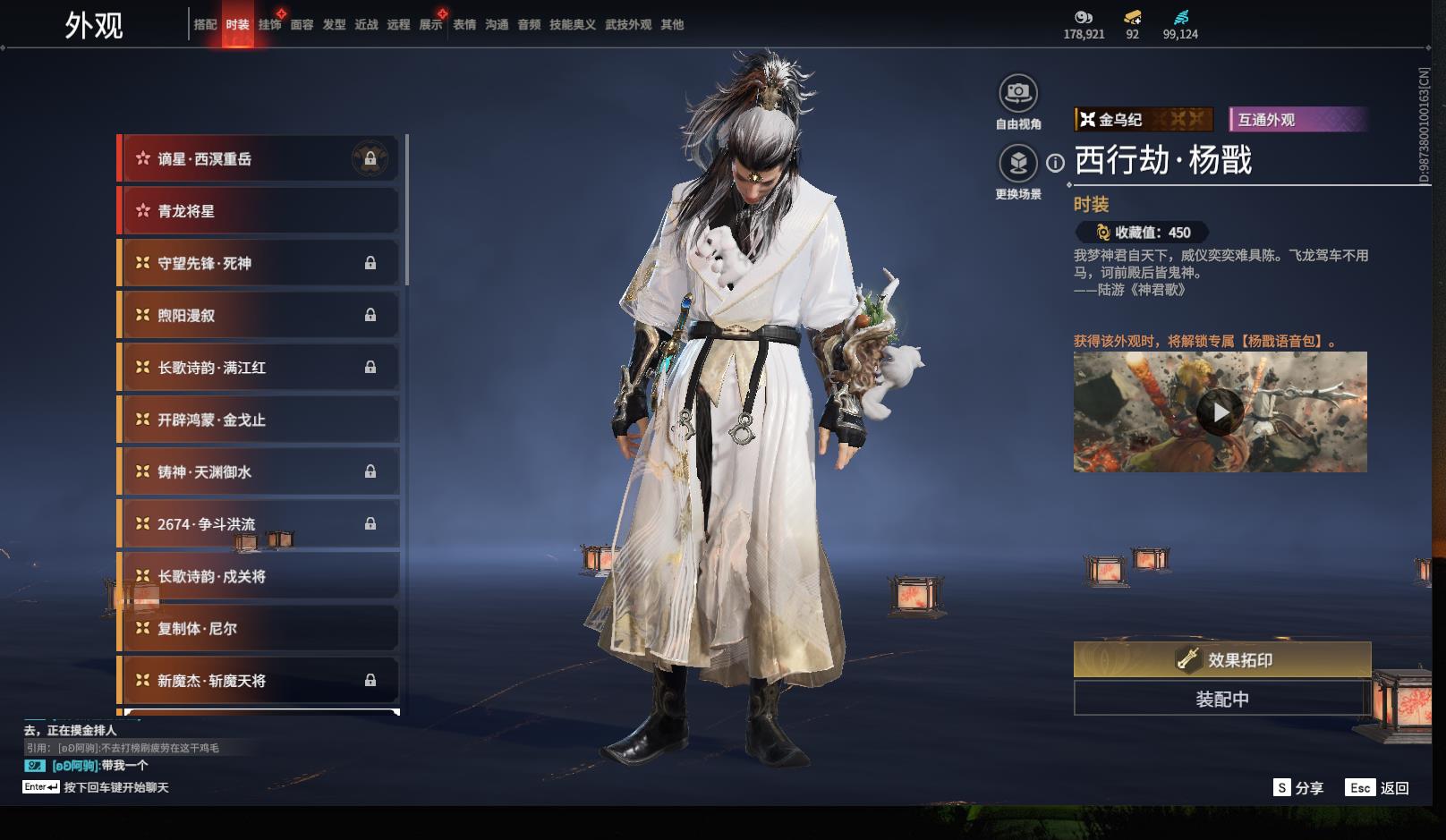The image size is (1446, 840).
Task: Switch to the 搭配 tab
Action: pos(205,25)
